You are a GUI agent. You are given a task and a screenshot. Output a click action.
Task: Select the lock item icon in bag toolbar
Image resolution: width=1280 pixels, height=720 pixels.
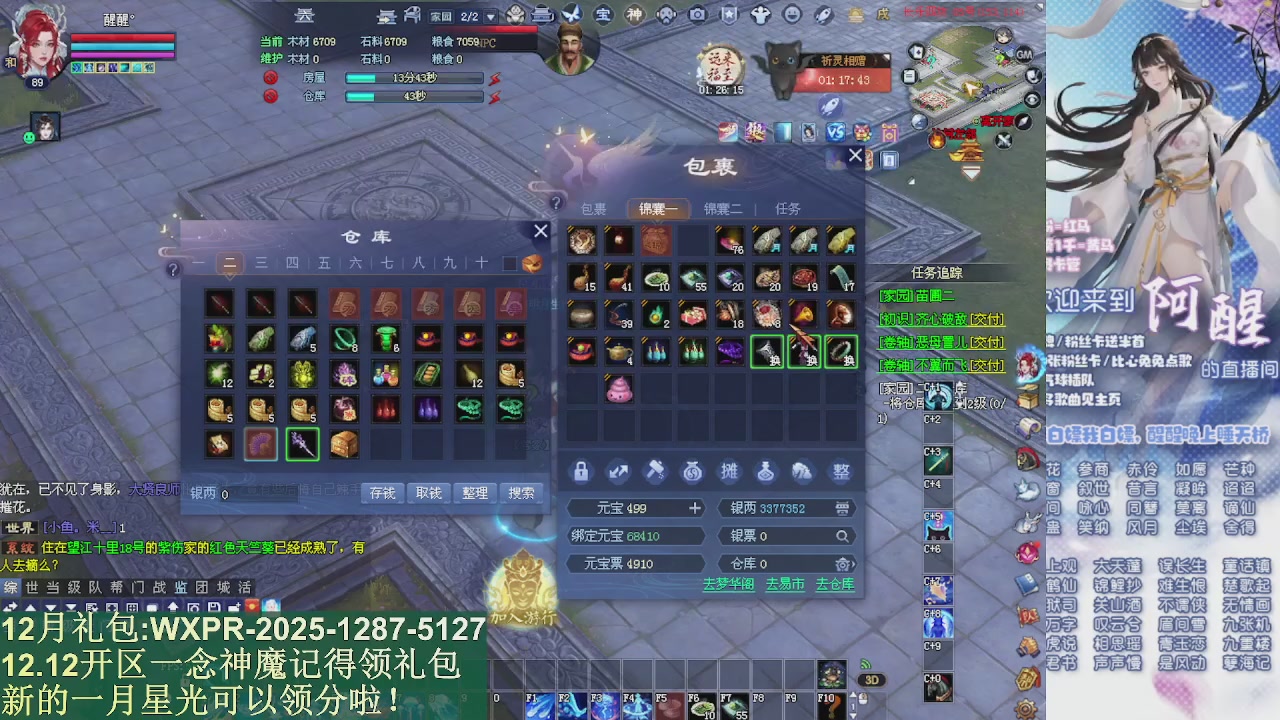(x=581, y=471)
